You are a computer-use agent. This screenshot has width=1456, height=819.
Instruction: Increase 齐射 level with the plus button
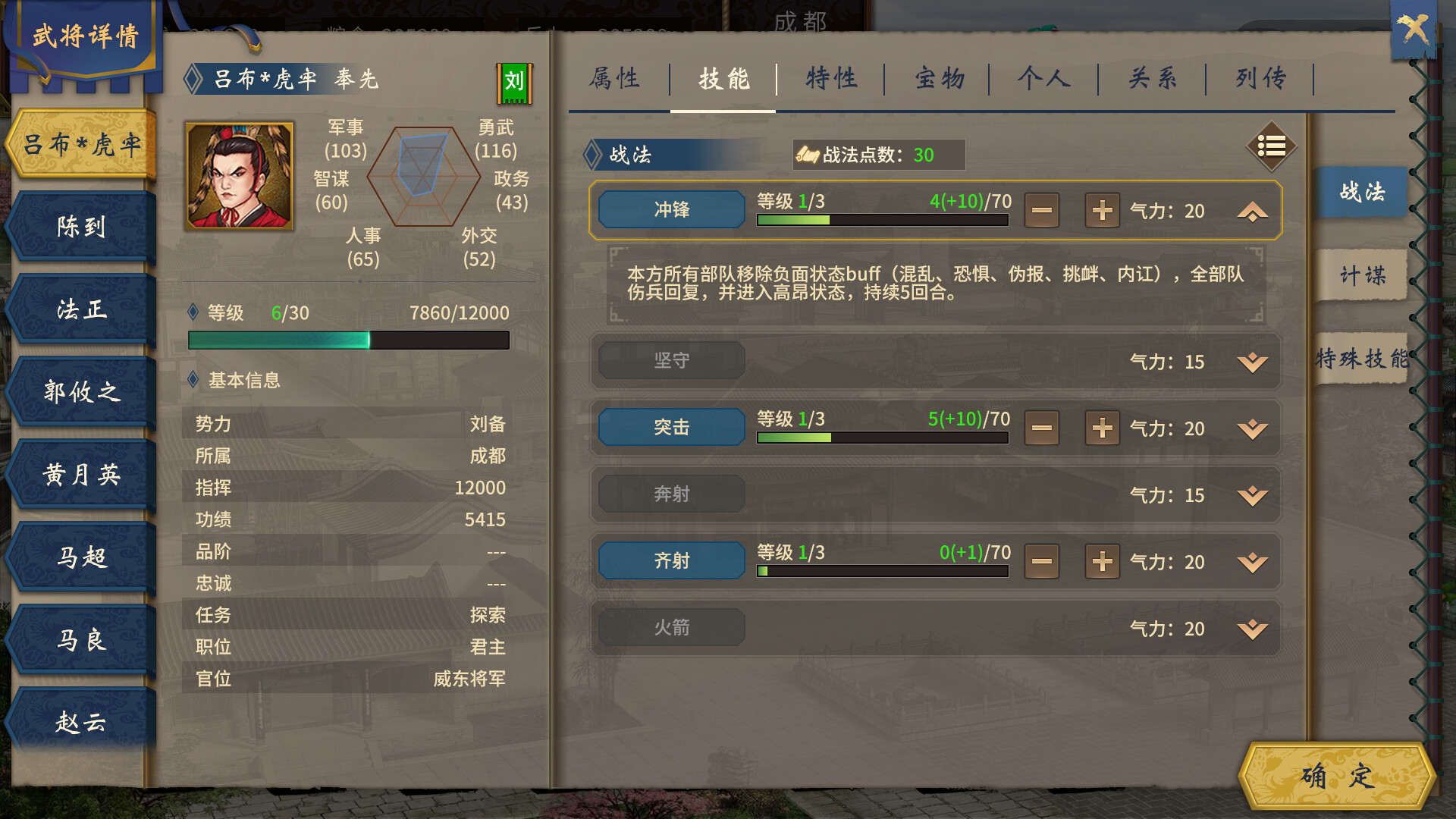pos(1102,561)
